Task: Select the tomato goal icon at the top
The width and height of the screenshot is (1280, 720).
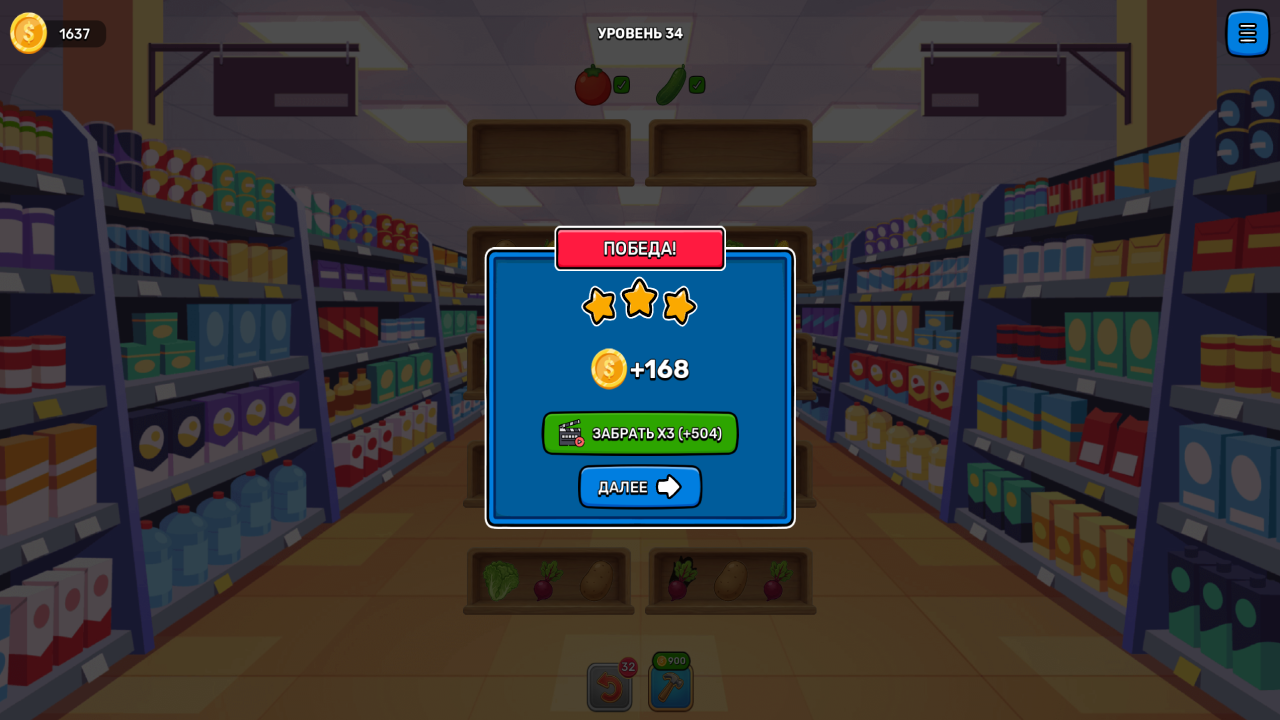Action: pos(592,85)
